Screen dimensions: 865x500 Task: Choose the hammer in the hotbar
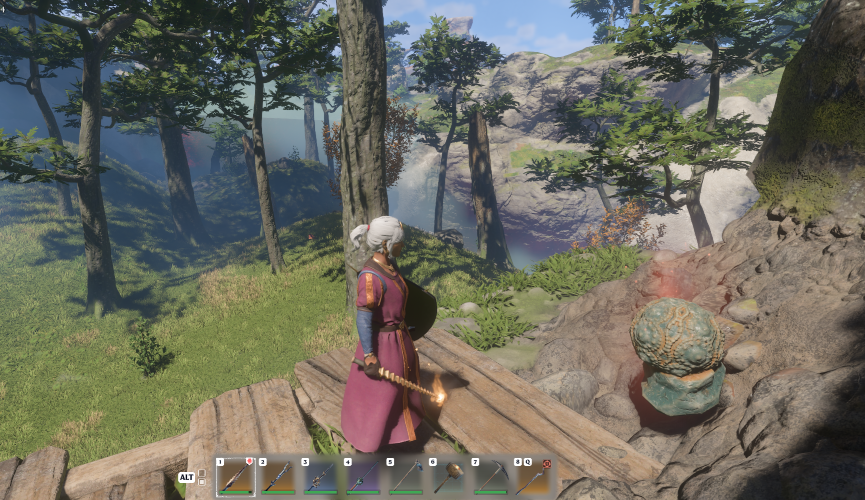(x=448, y=477)
